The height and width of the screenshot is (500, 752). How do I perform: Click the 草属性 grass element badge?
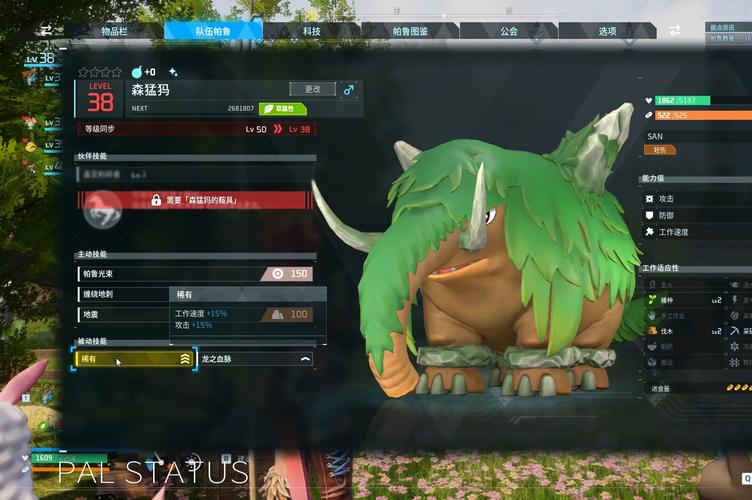(283, 108)
